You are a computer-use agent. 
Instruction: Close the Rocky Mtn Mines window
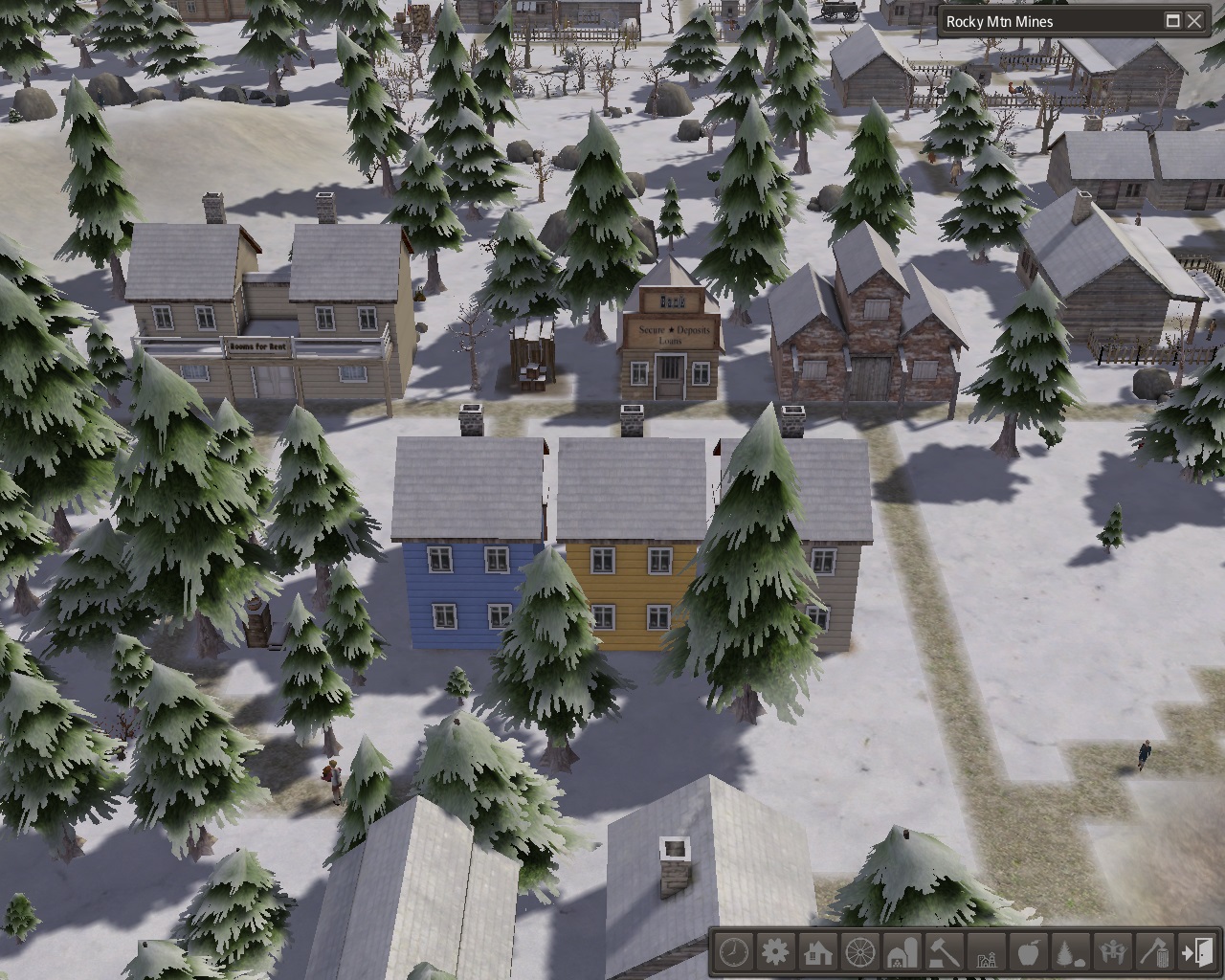[x=1195, y=21]
